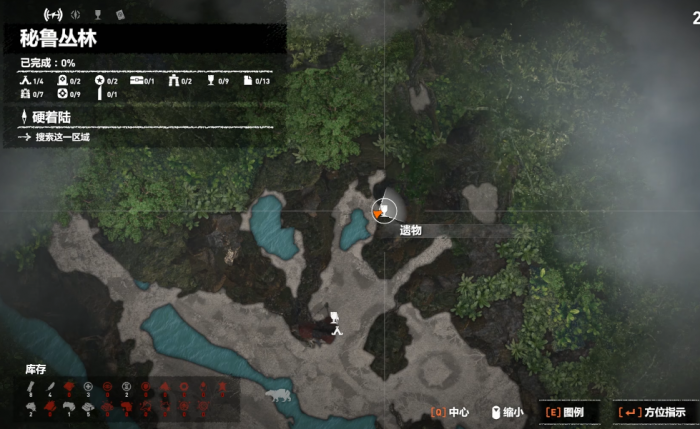Select the 遗物 relic marker on map
Image resolution: width=700 pixels, height=429 pixels.
pos(383,210)
